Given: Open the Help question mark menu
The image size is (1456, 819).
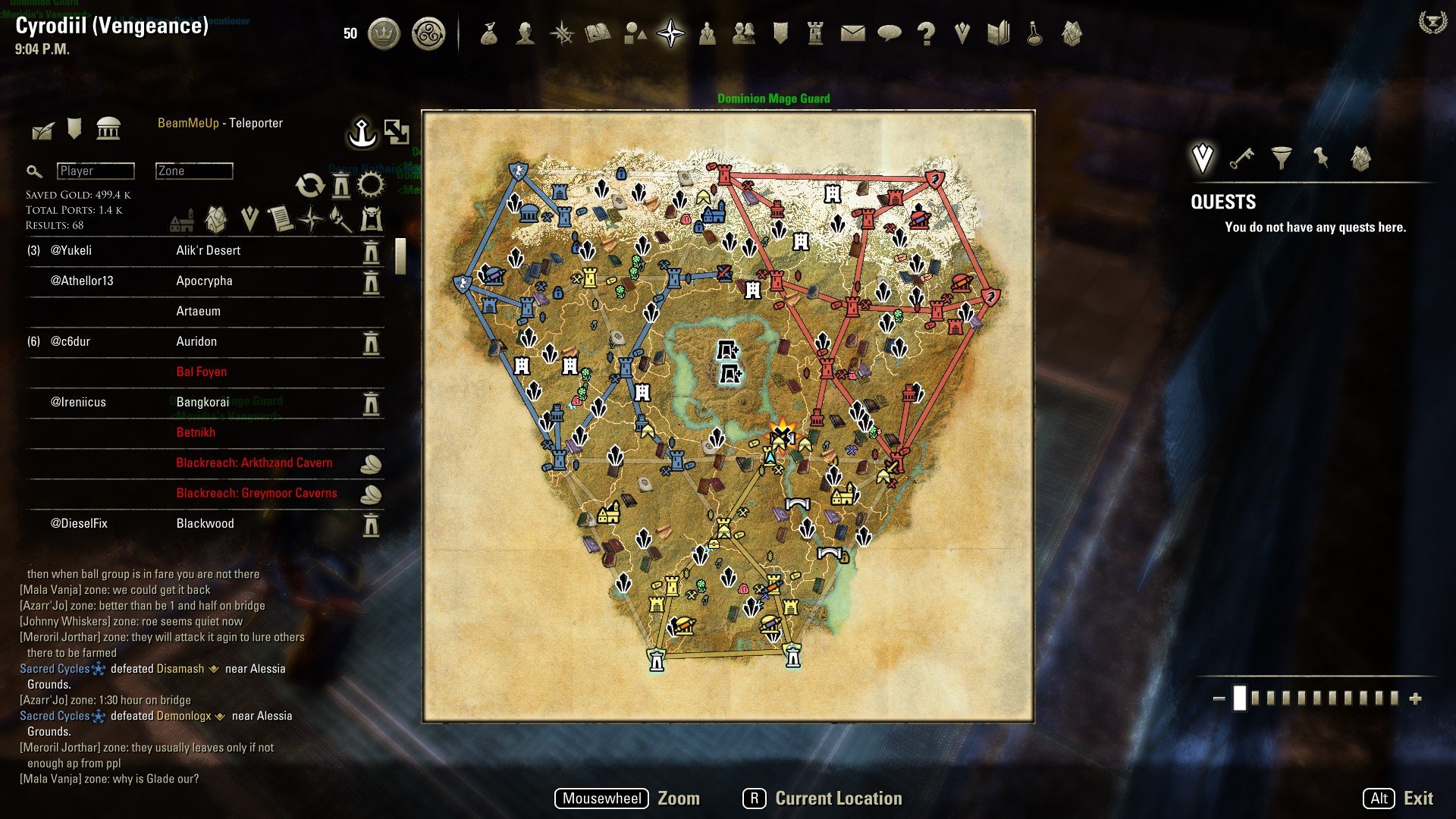Looking at the screenshot, I should tap(926, 33).
